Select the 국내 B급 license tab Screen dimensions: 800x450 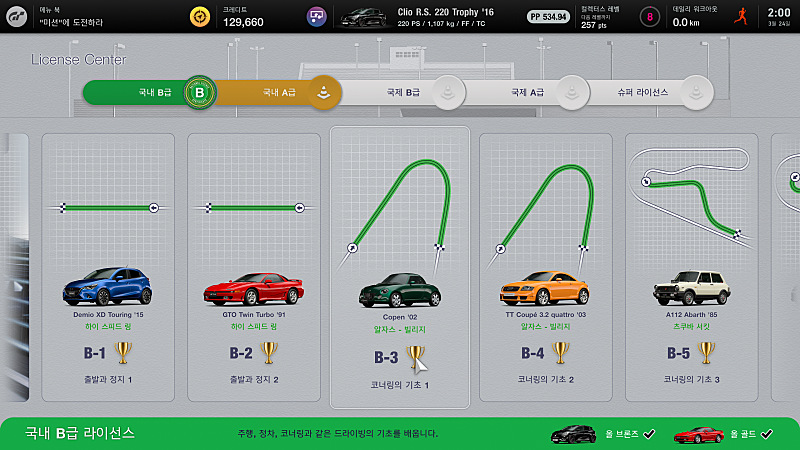pyautogui.click(x=150, y=93)
